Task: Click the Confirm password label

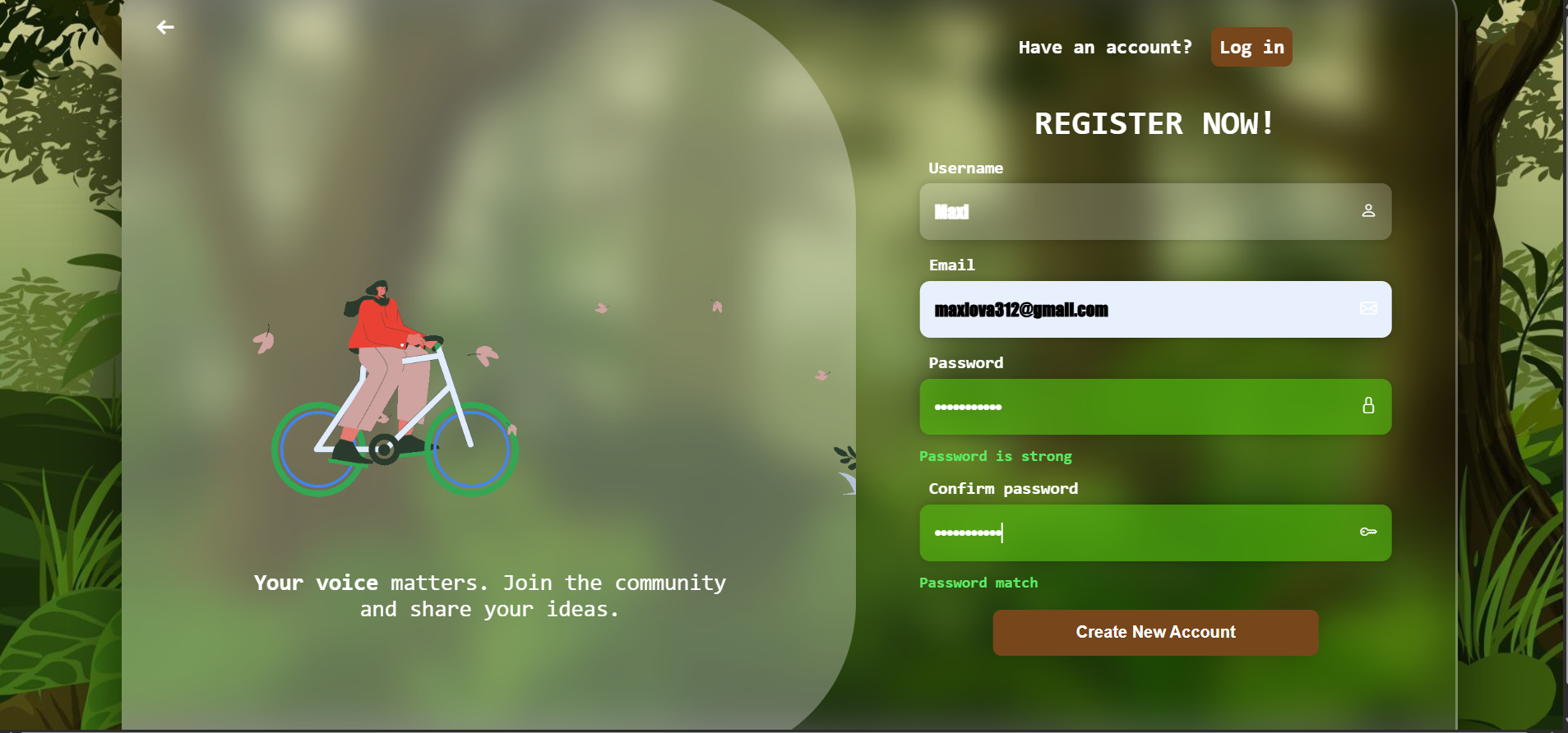Action: [x=1002, y=488]
